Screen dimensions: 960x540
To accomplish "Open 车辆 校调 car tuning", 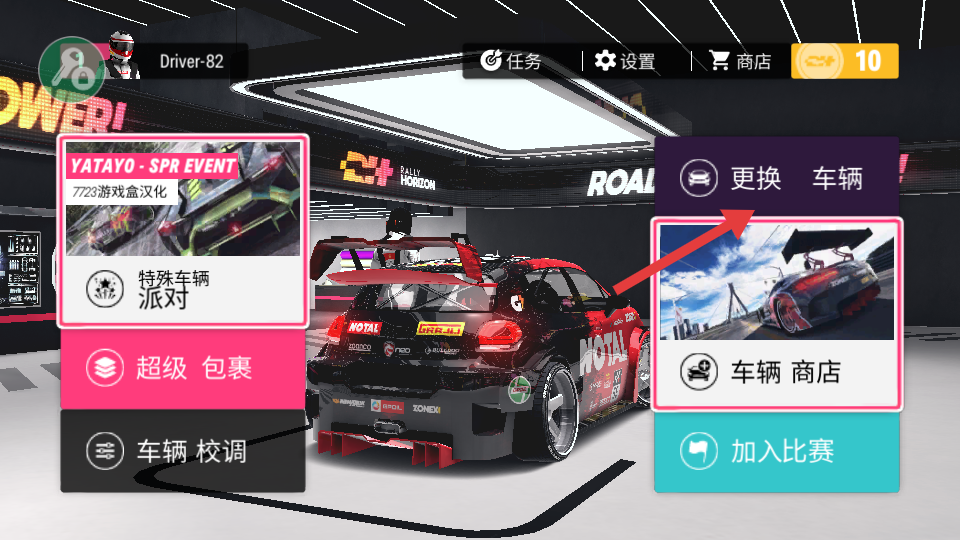I will point(183,451).
